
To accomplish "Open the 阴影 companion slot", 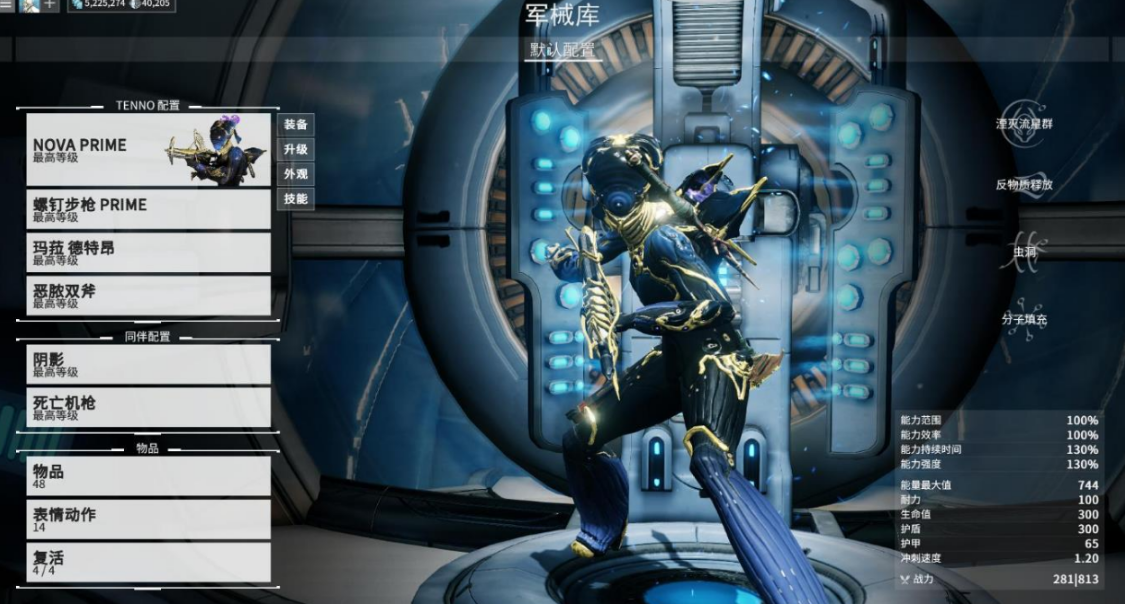I will (148, 364).
